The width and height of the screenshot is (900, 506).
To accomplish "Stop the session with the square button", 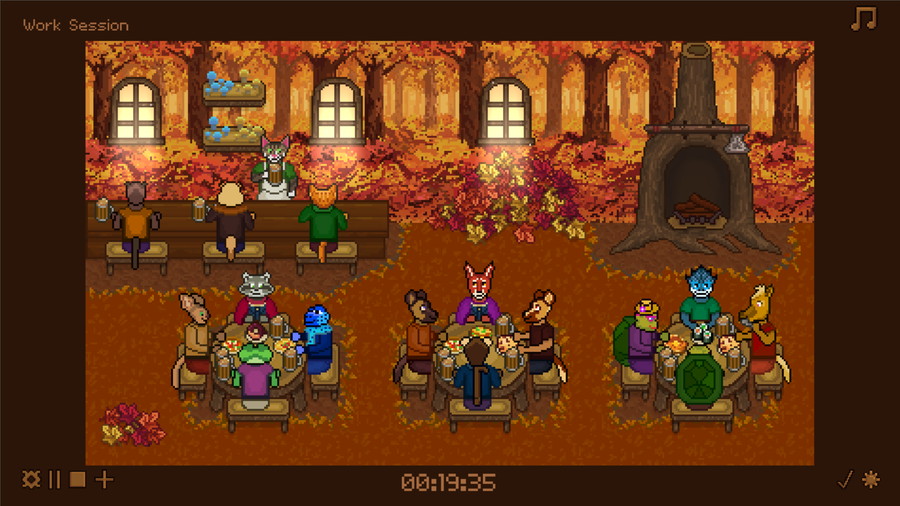I will [x=78, y=480].
